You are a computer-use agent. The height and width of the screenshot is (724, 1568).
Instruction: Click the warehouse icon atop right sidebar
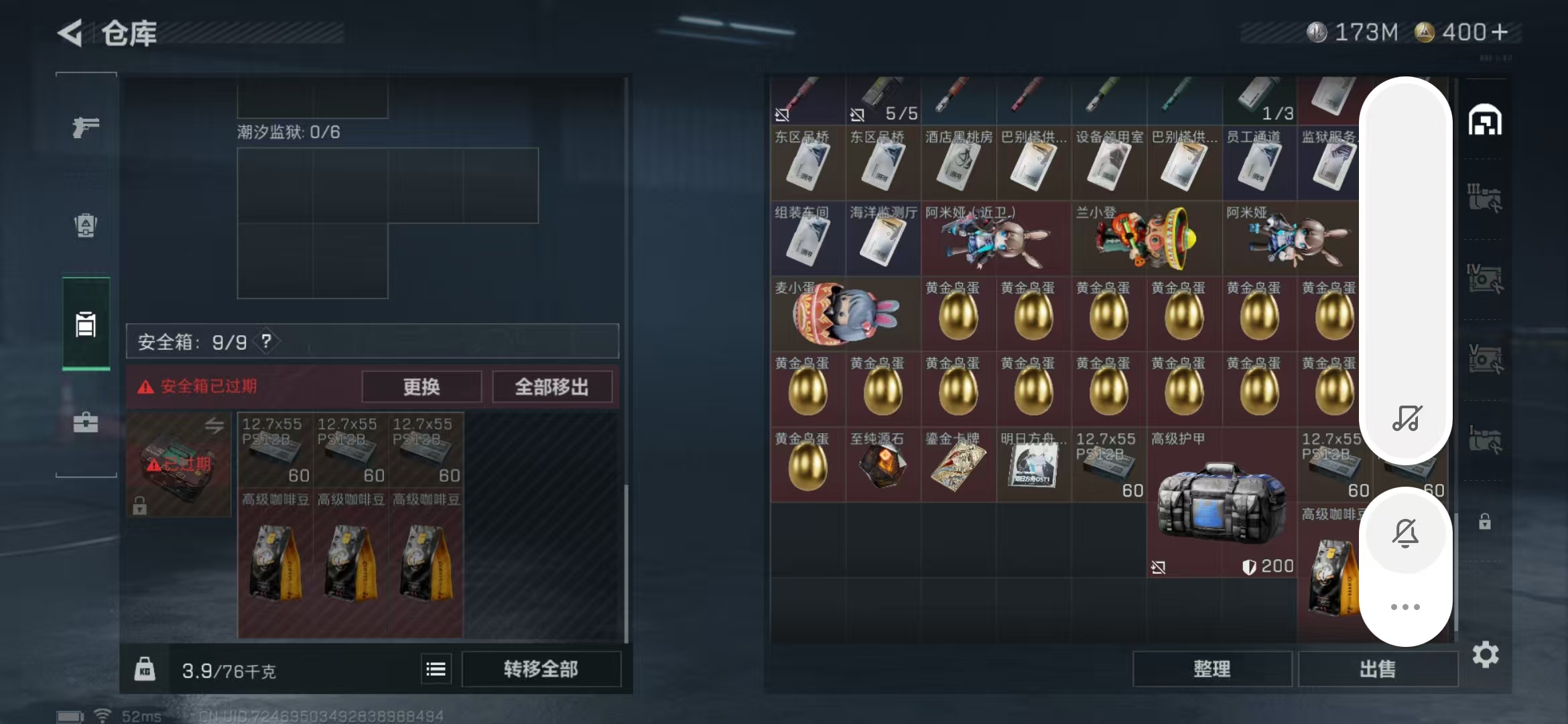tap(1486, 121)
